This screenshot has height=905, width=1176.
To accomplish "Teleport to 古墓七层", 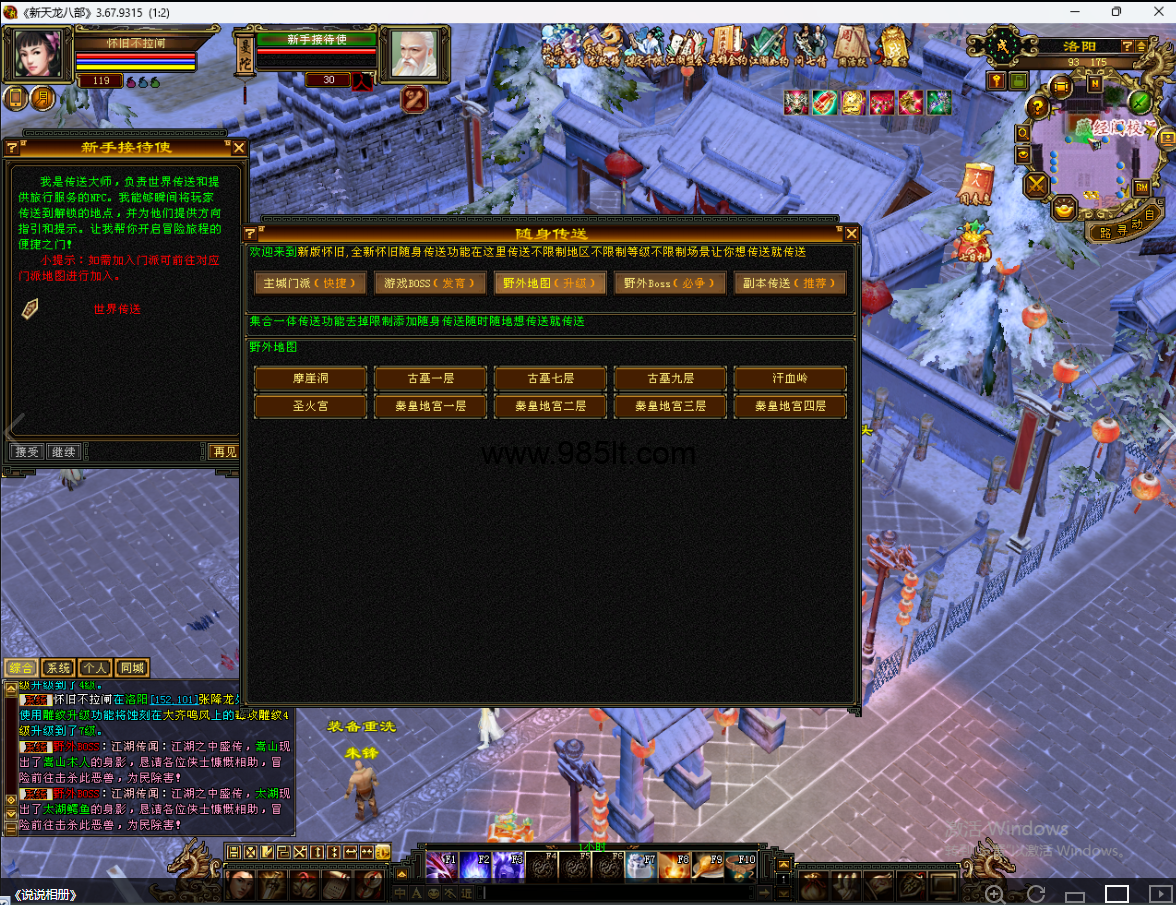I will tap(550, 379).
